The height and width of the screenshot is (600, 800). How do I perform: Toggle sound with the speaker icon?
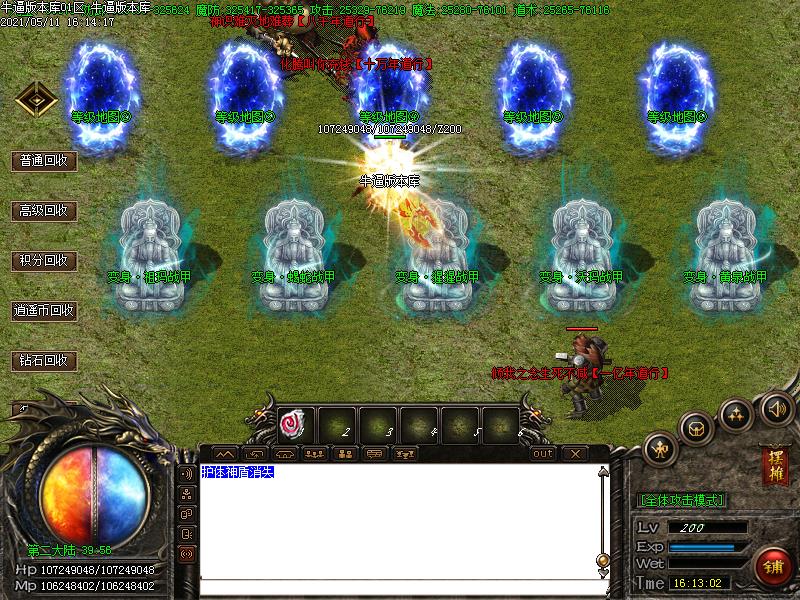click(776, 407)
